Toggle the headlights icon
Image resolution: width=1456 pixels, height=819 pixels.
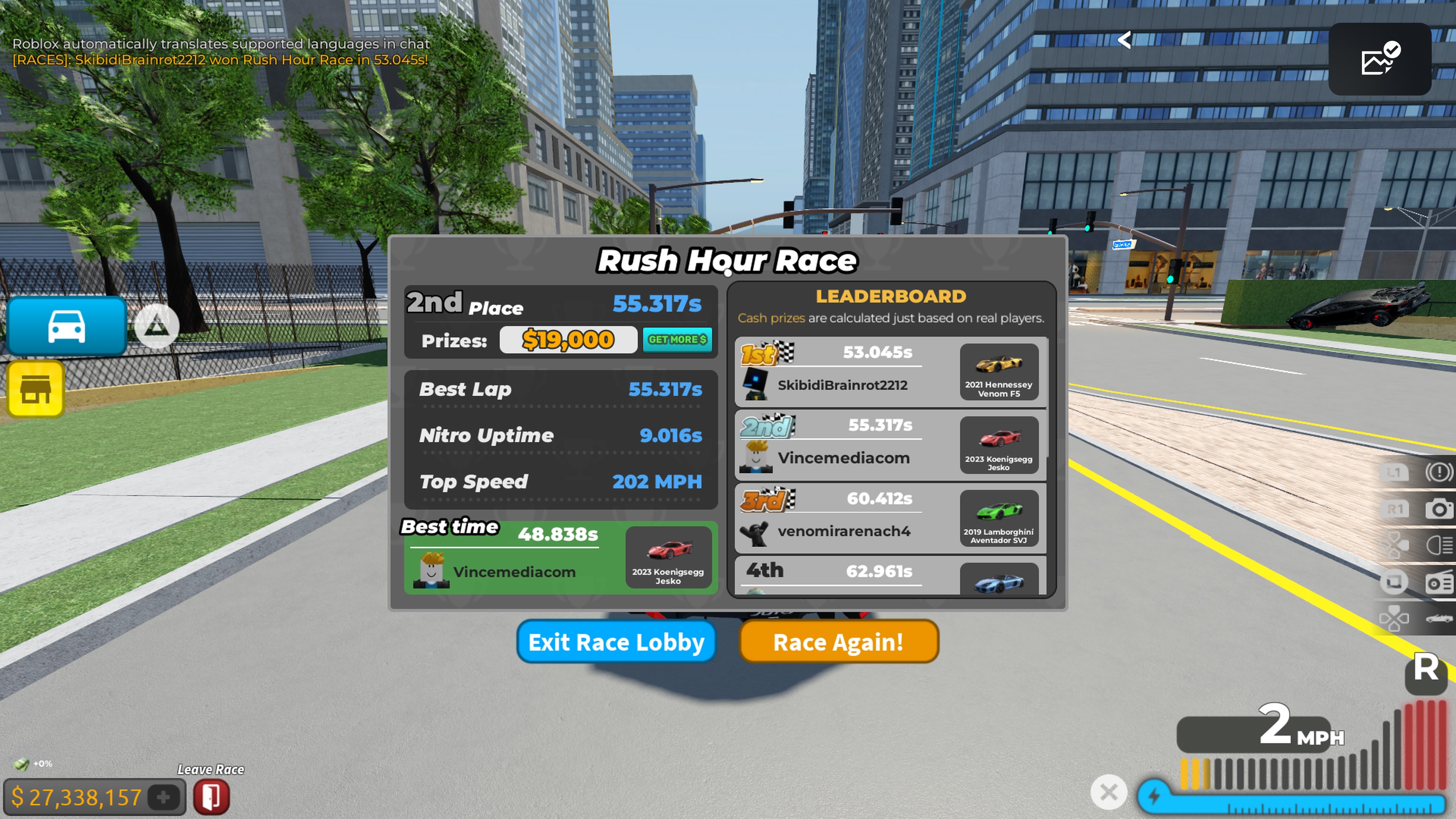1439,546
